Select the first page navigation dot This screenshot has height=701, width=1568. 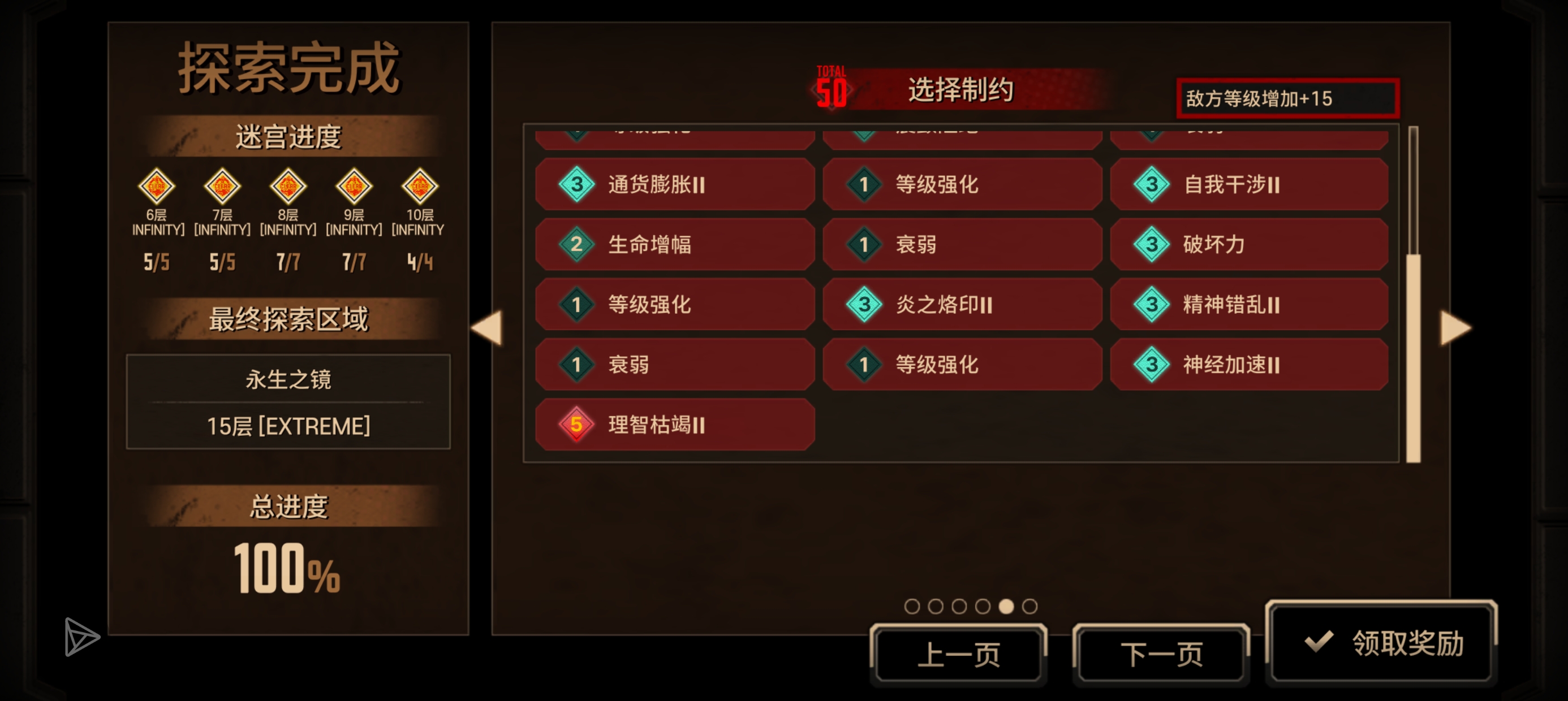click(911, 605)
